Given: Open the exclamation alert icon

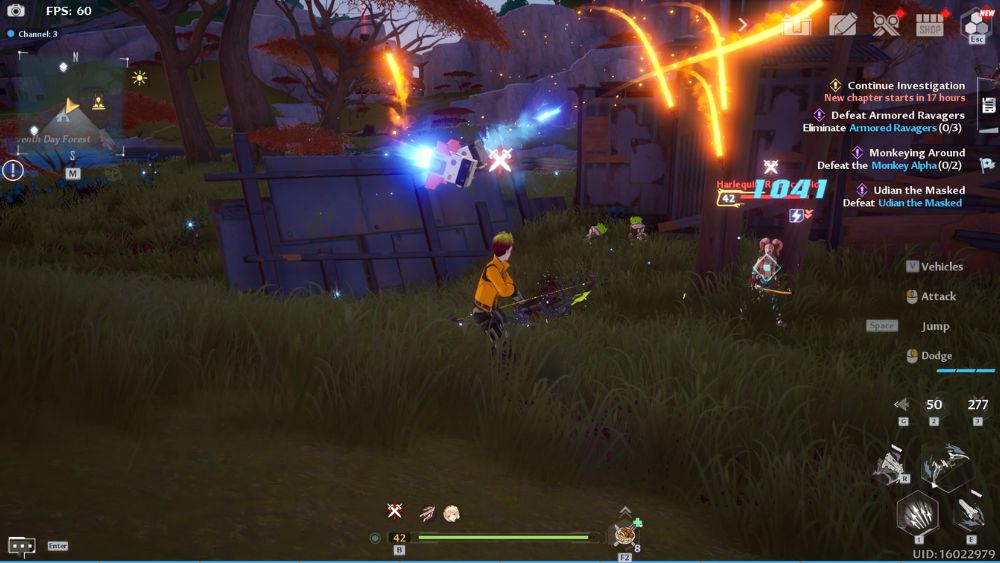Looking at the screenshot, I should click(12, 170).
